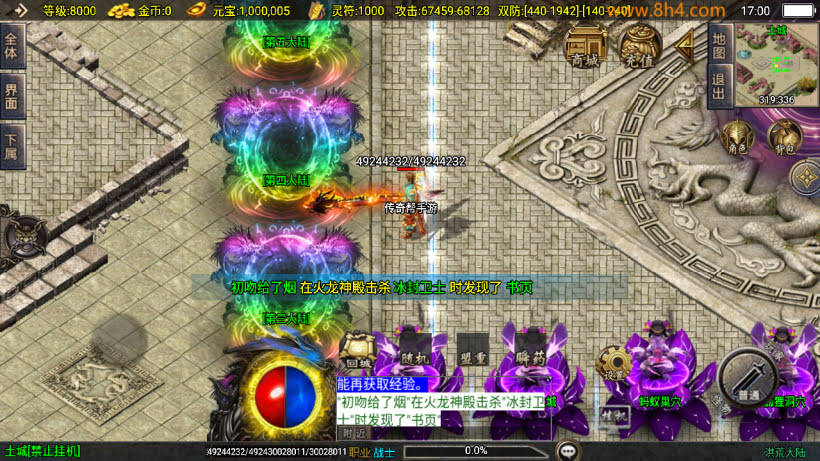Use the 瞬药 instant potion slot
Screen dimensions: 820x461
[529, 355]
